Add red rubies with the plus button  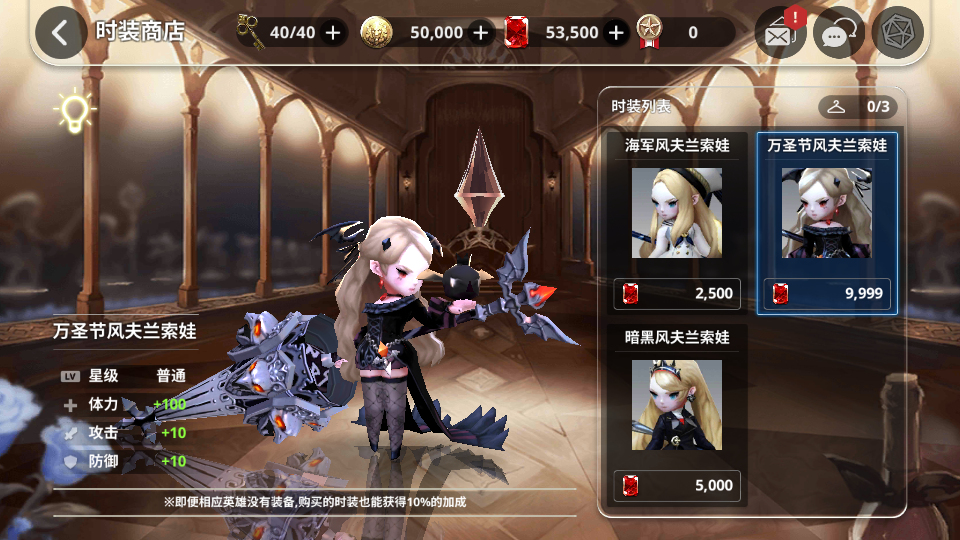pos(616,33)
